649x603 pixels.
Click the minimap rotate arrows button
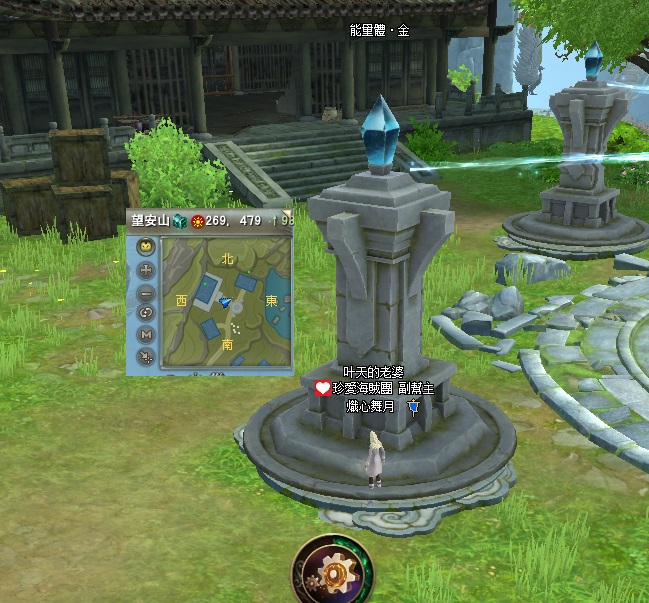pos(146,313)
